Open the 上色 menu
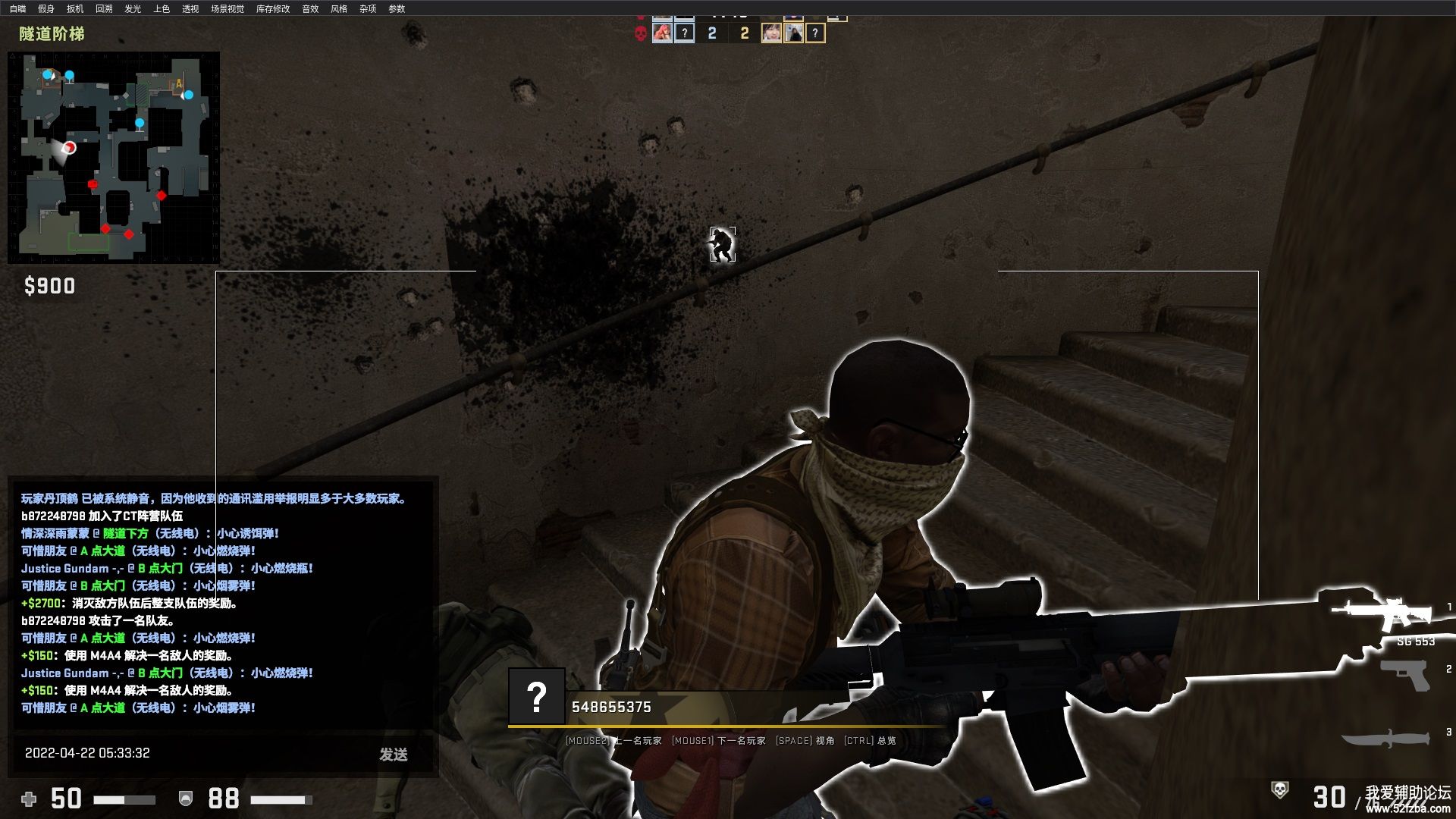Image resolution: width=1456 pixels, height=819 pixels. (x=162, y=9)
